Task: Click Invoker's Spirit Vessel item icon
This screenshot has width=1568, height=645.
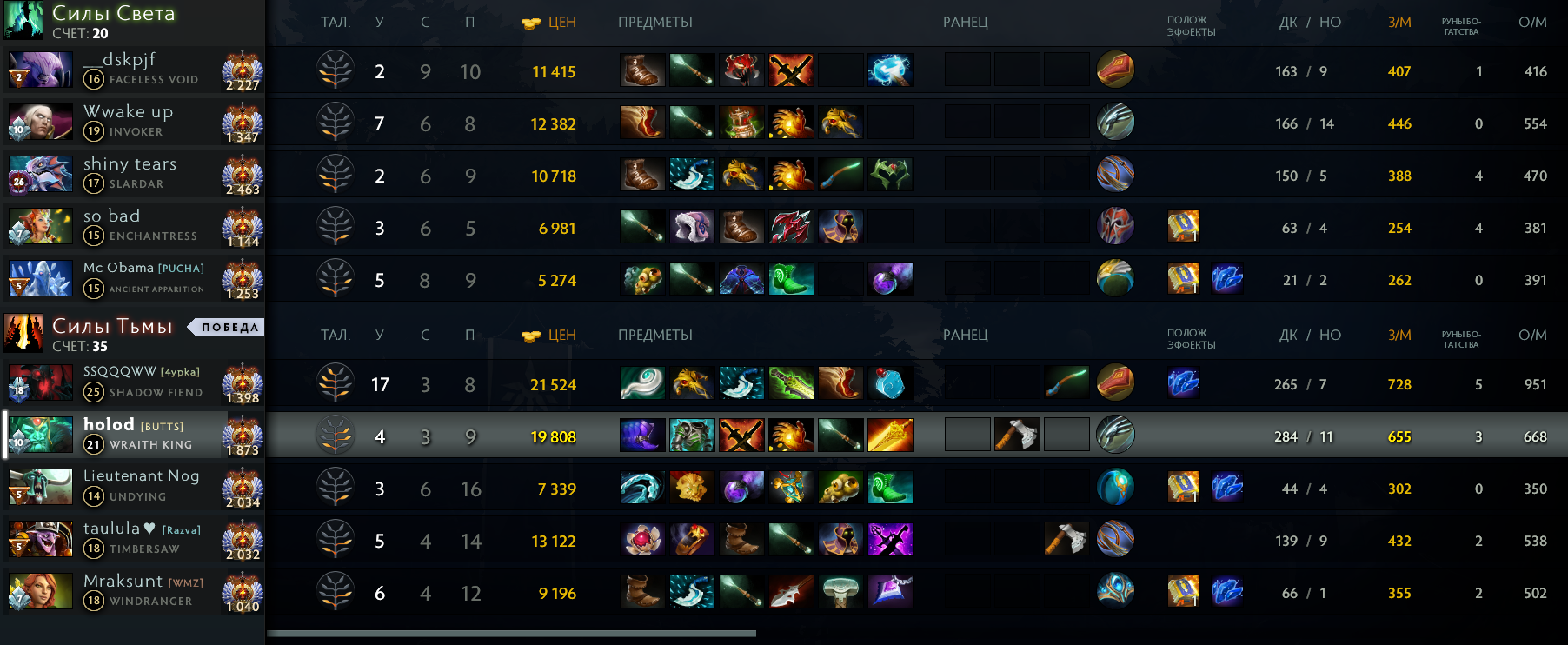Action: (741, 123)
